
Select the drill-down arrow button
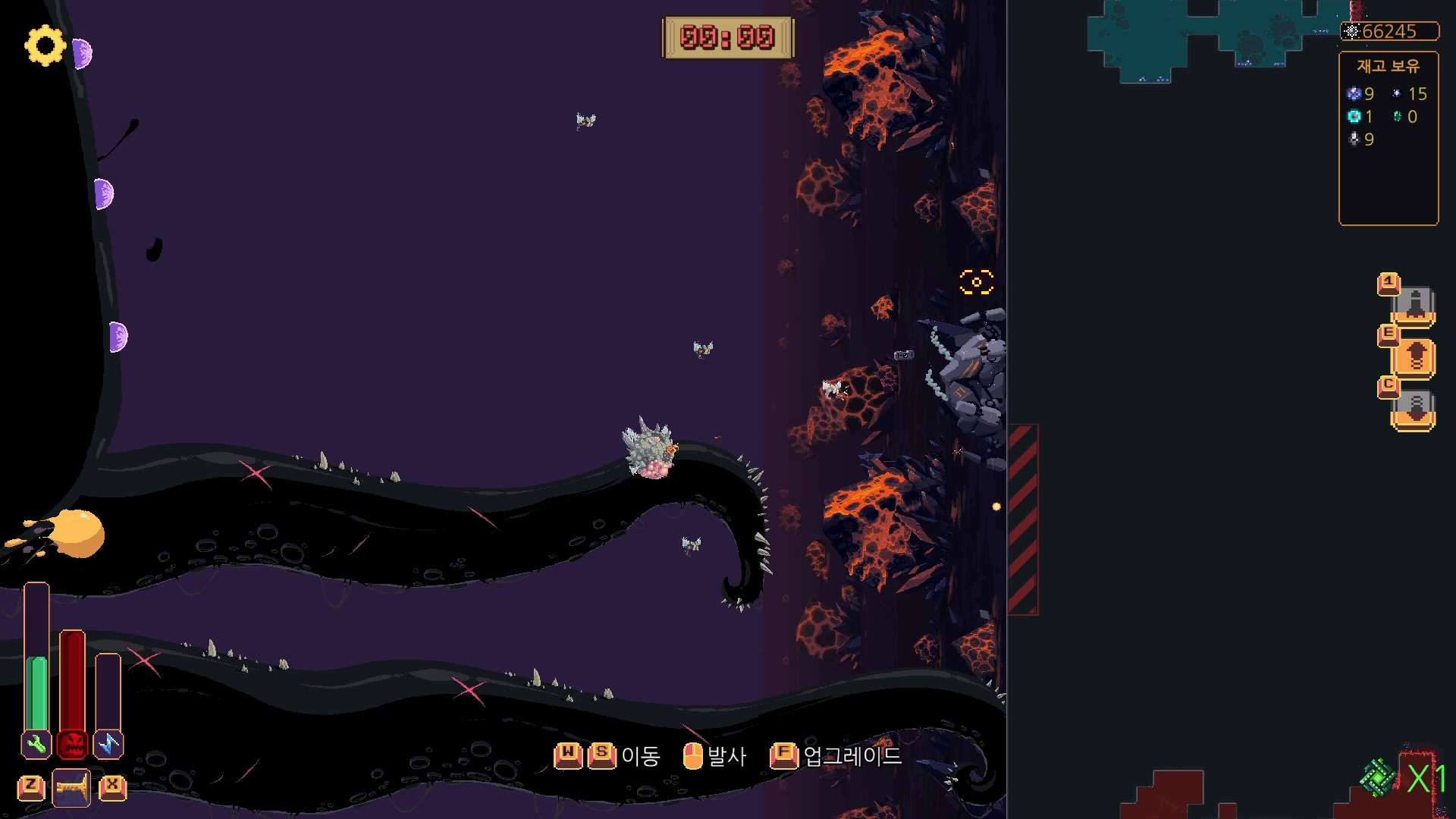pos(1415,409)
